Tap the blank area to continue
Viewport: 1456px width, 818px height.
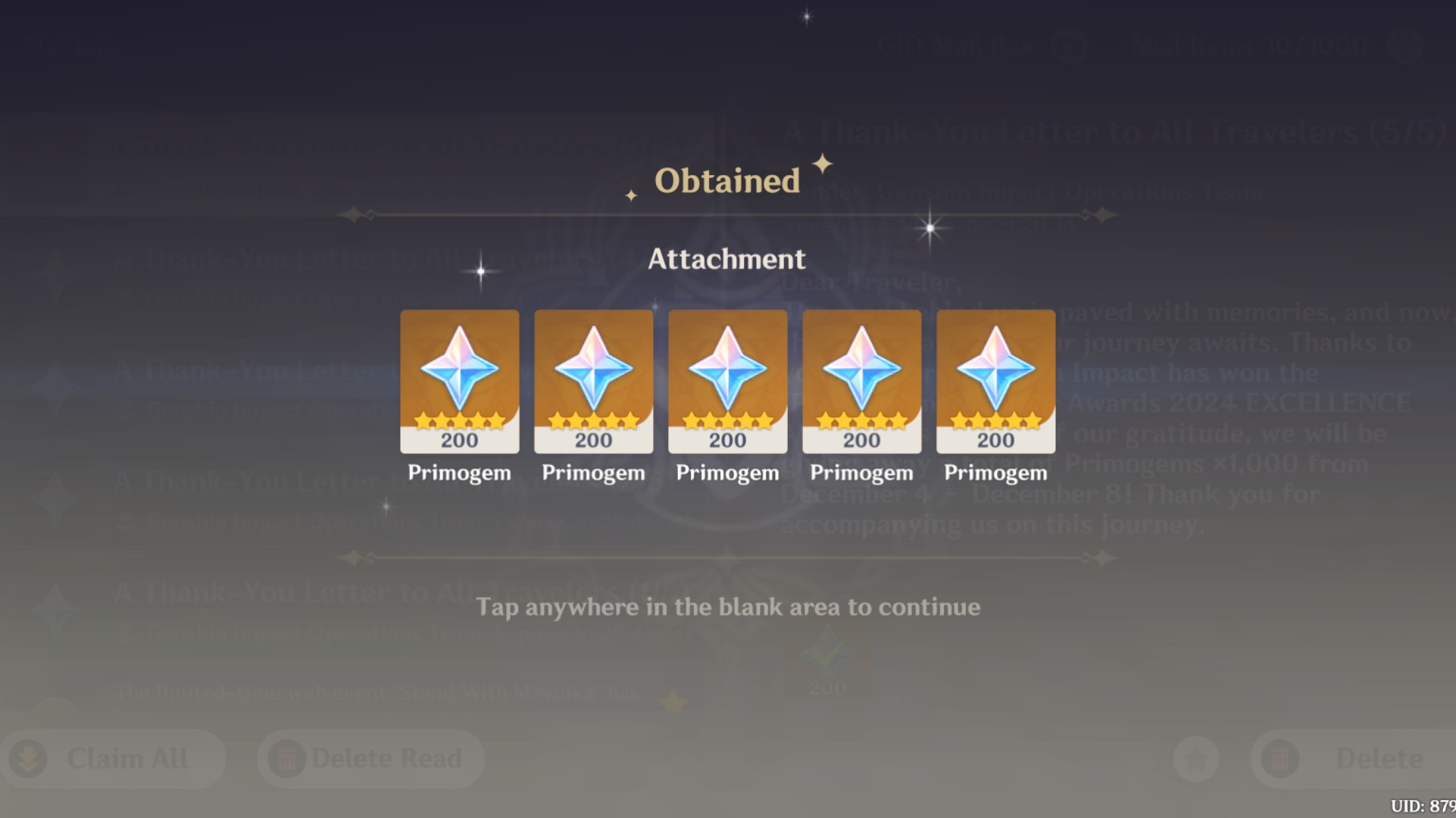click(727, 606)
